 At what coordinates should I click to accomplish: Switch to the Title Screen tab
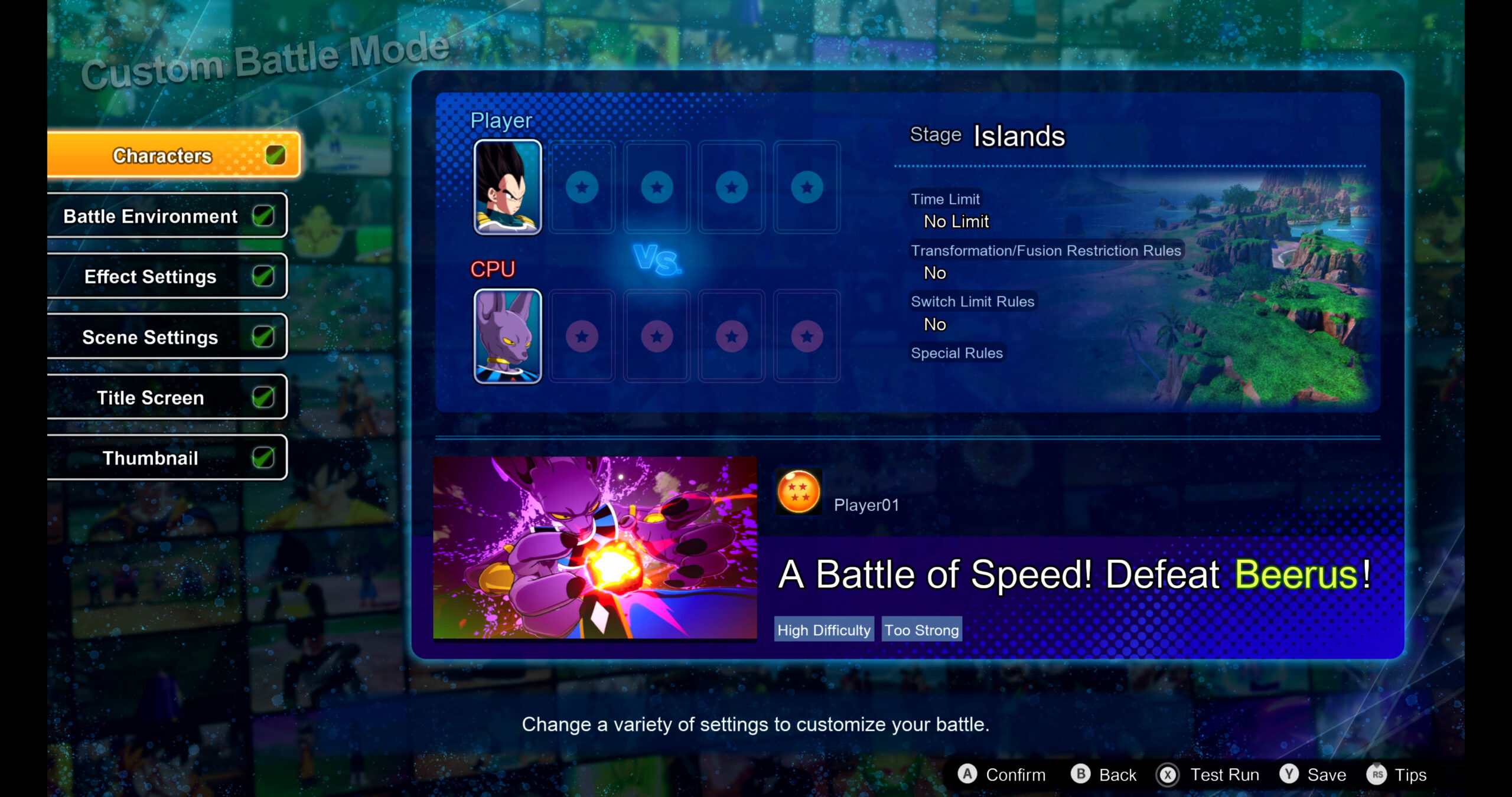[151, 397]
